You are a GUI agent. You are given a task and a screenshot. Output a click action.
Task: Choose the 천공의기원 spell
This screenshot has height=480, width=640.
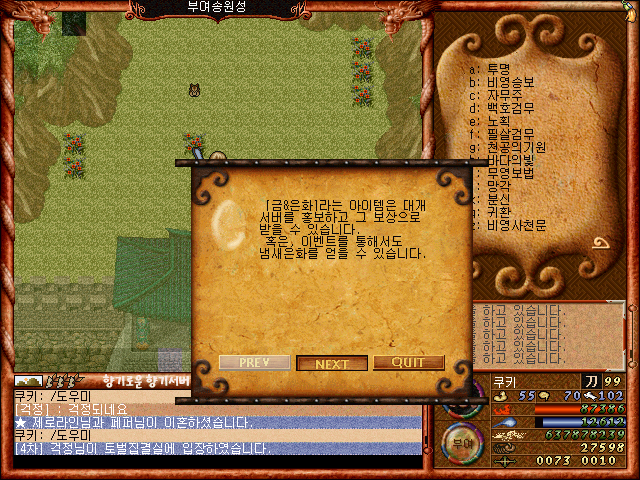point(513,147)
